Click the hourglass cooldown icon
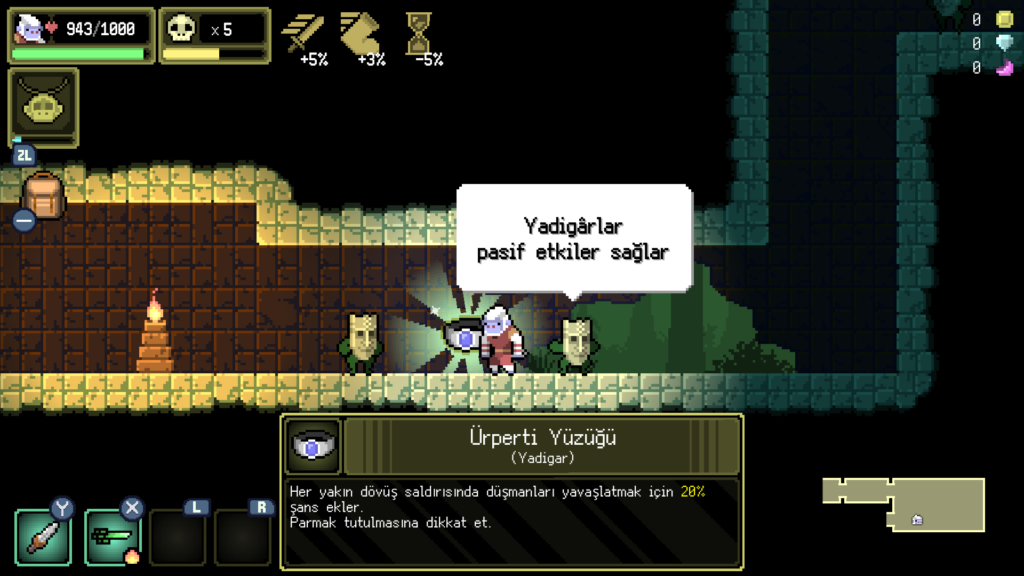 click(x=419, y=33)
